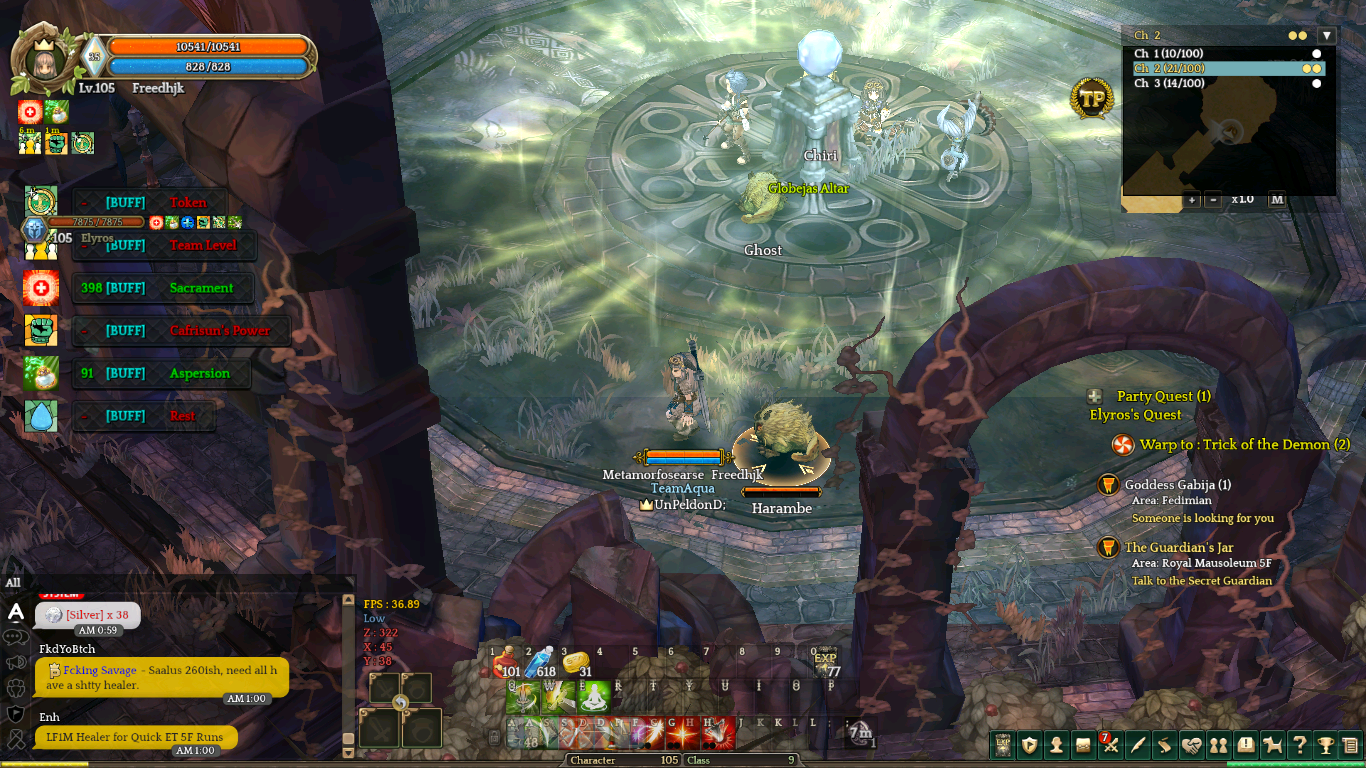Open the crossed swords menu with badge
1366x768 pixels.
(x=1110, y=745)
